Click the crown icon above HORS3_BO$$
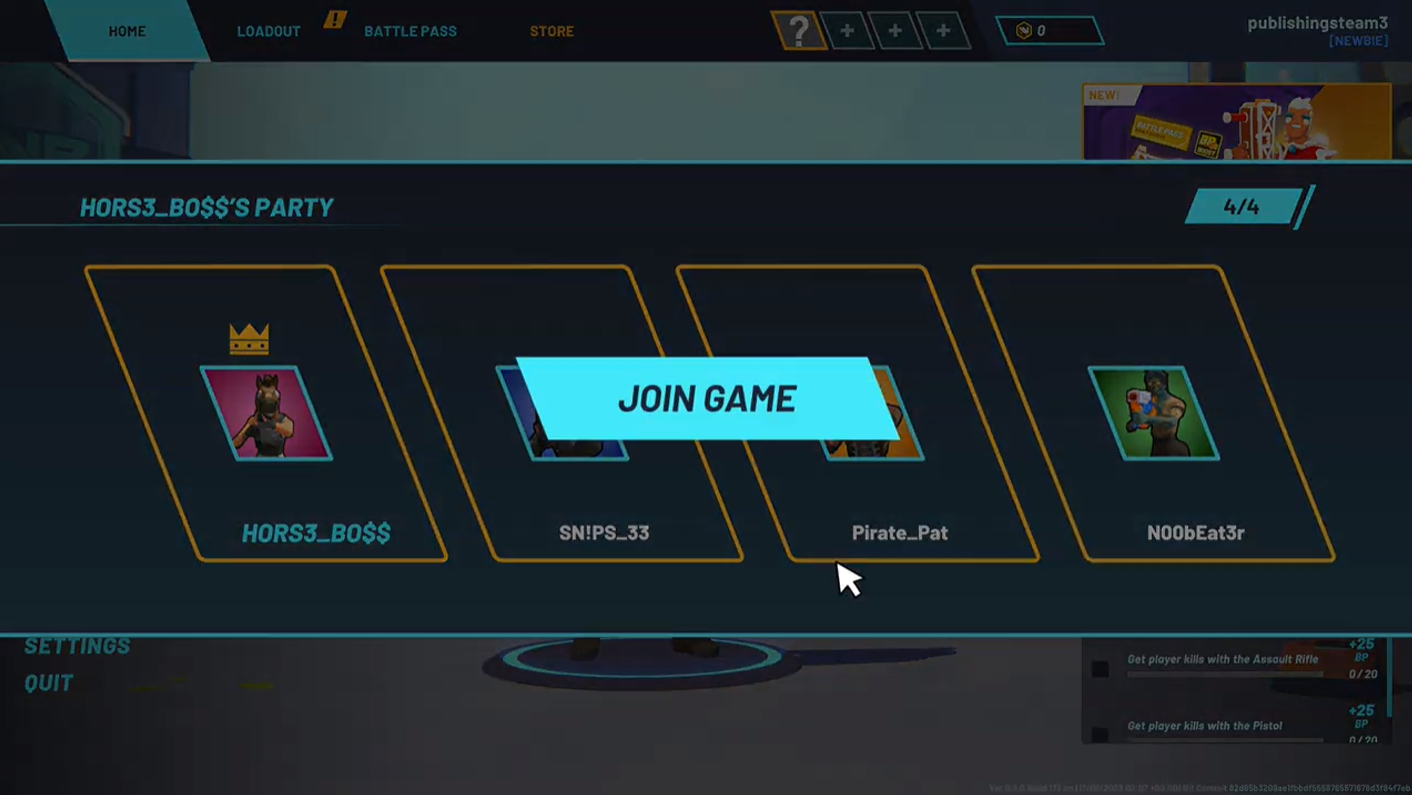The image size is (1412, 795). pyautogui.click(x=249, y=338)
